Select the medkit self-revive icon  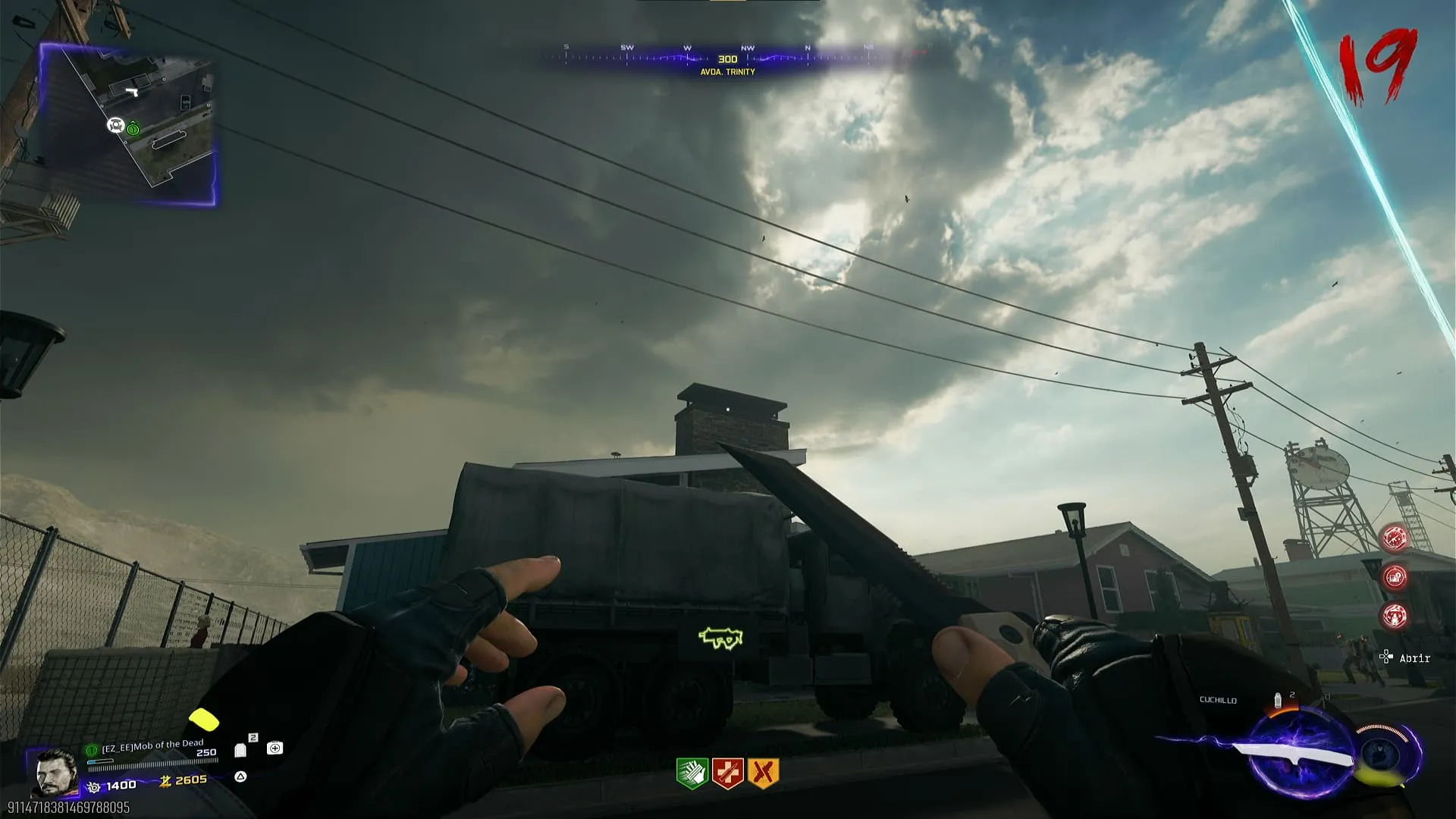pyautogui.click(x=275, y=748)
